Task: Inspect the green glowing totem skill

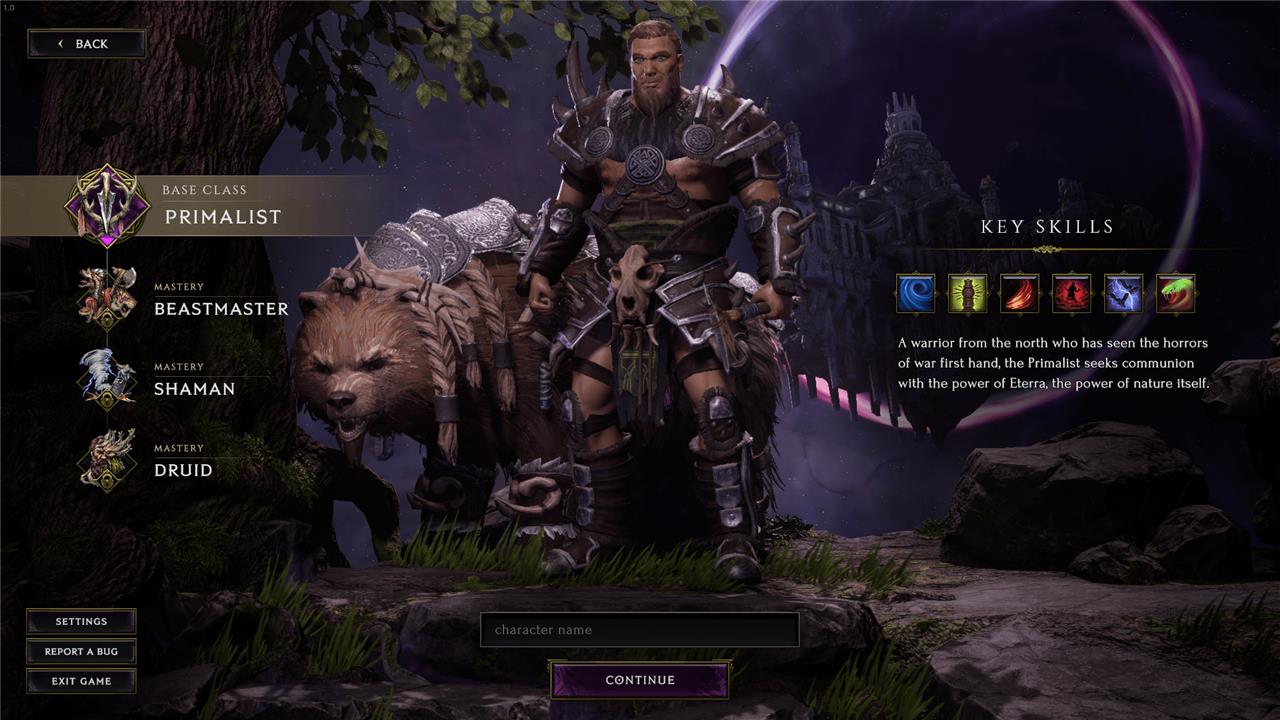Action: point(968,294)
